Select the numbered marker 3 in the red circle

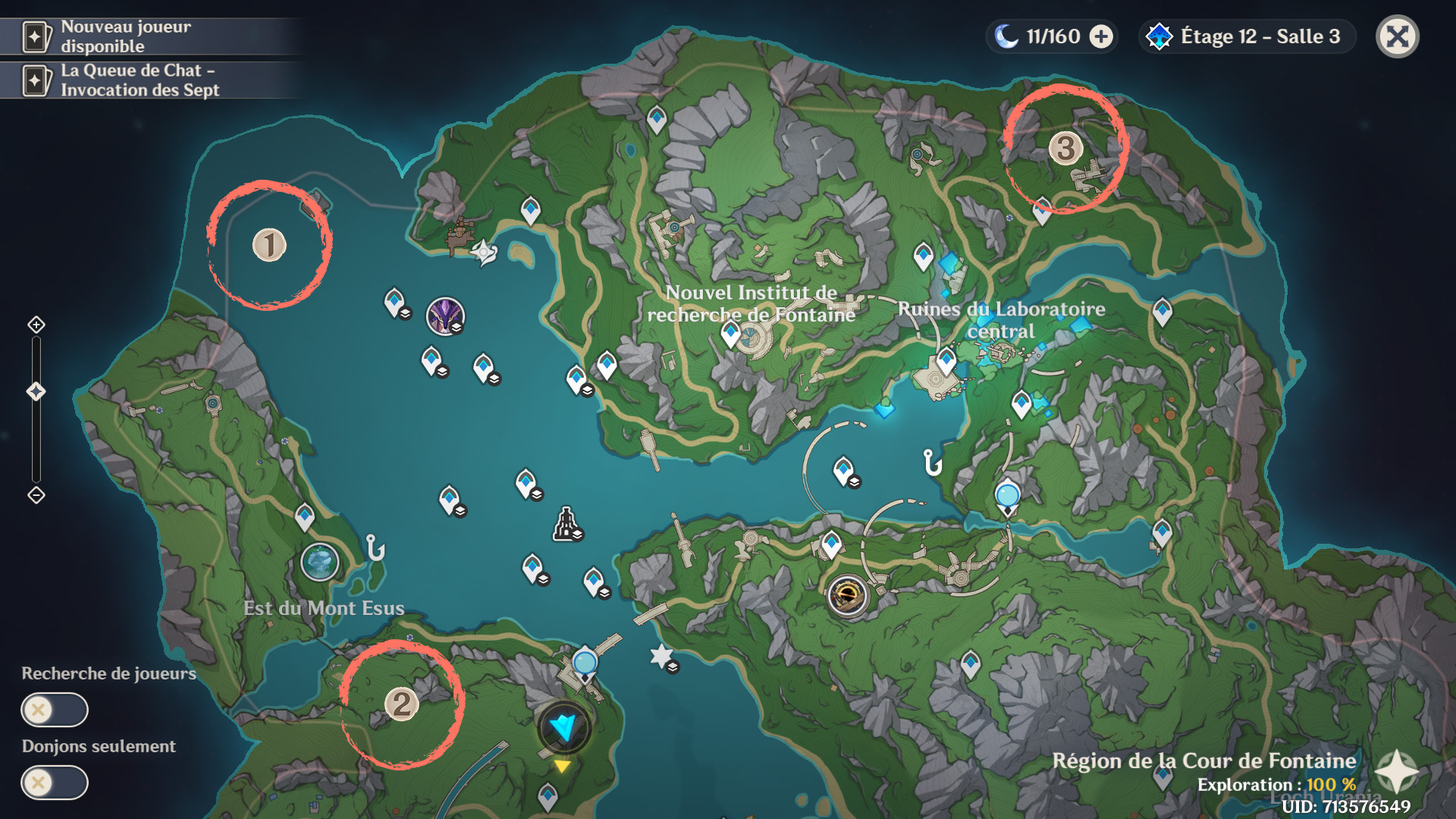tap(1065, 148)
